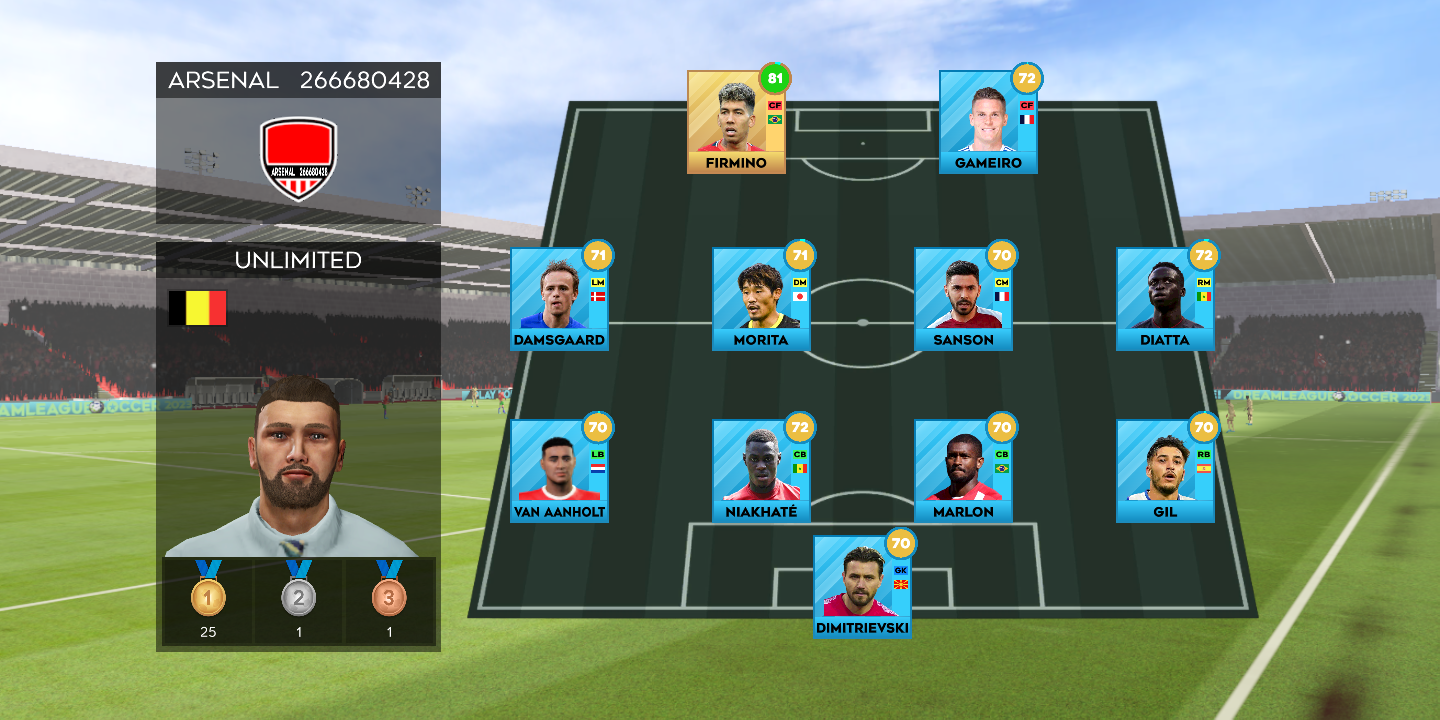Pick the Niakhaté centre back card
Viewport: 1440px width, 720px height.
click(x=761, y=471)
